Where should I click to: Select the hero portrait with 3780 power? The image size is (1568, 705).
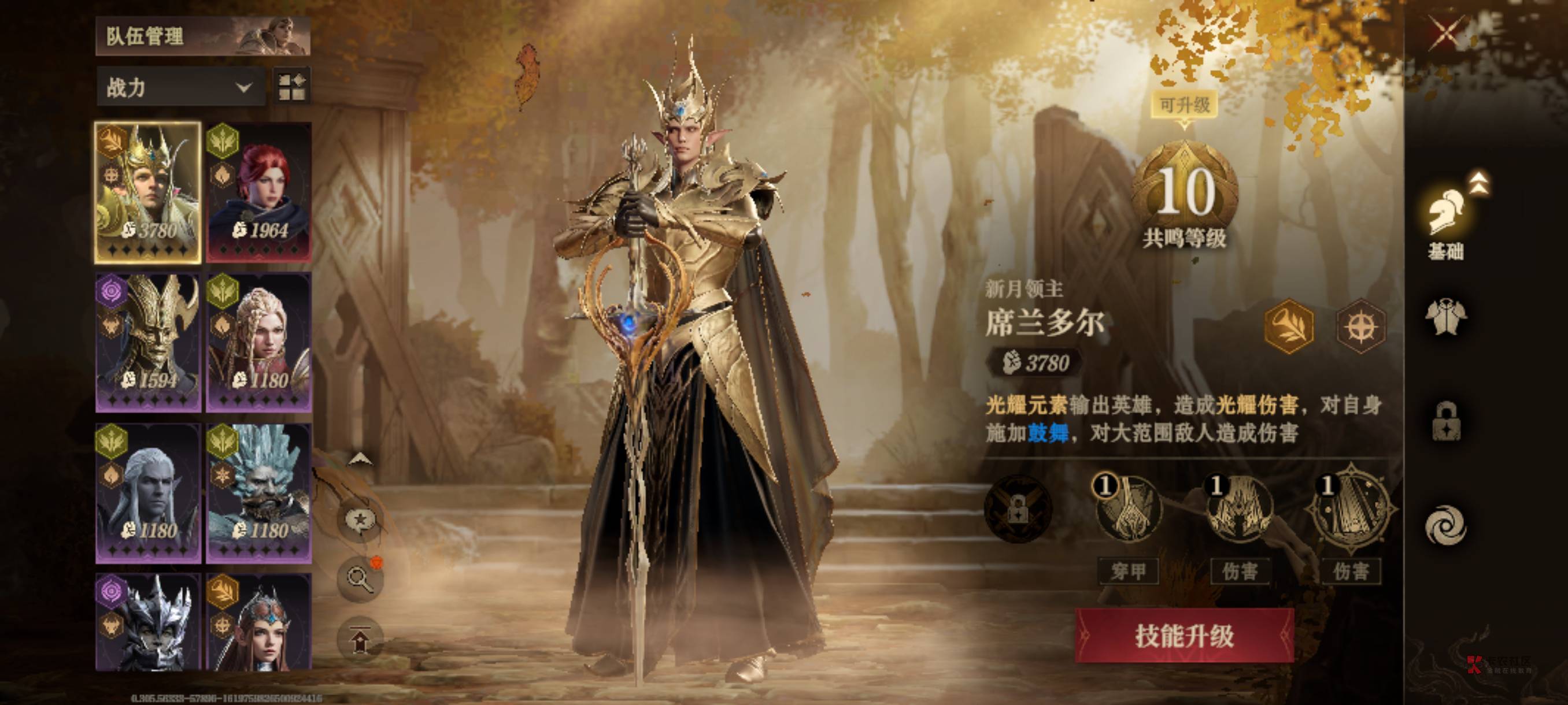click(x=148, y=193)
